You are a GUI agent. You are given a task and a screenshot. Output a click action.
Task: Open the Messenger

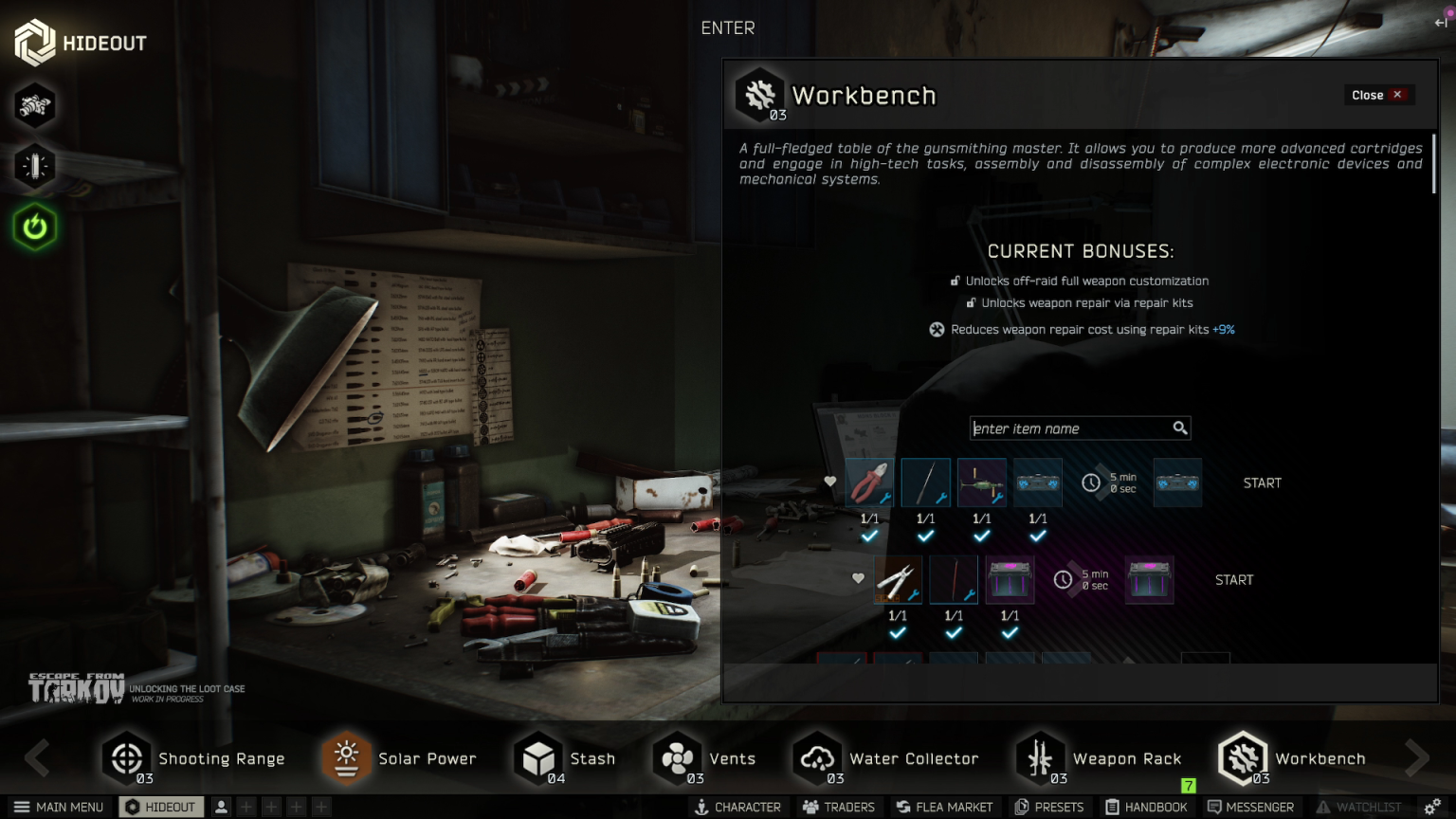pos(1250,807)
